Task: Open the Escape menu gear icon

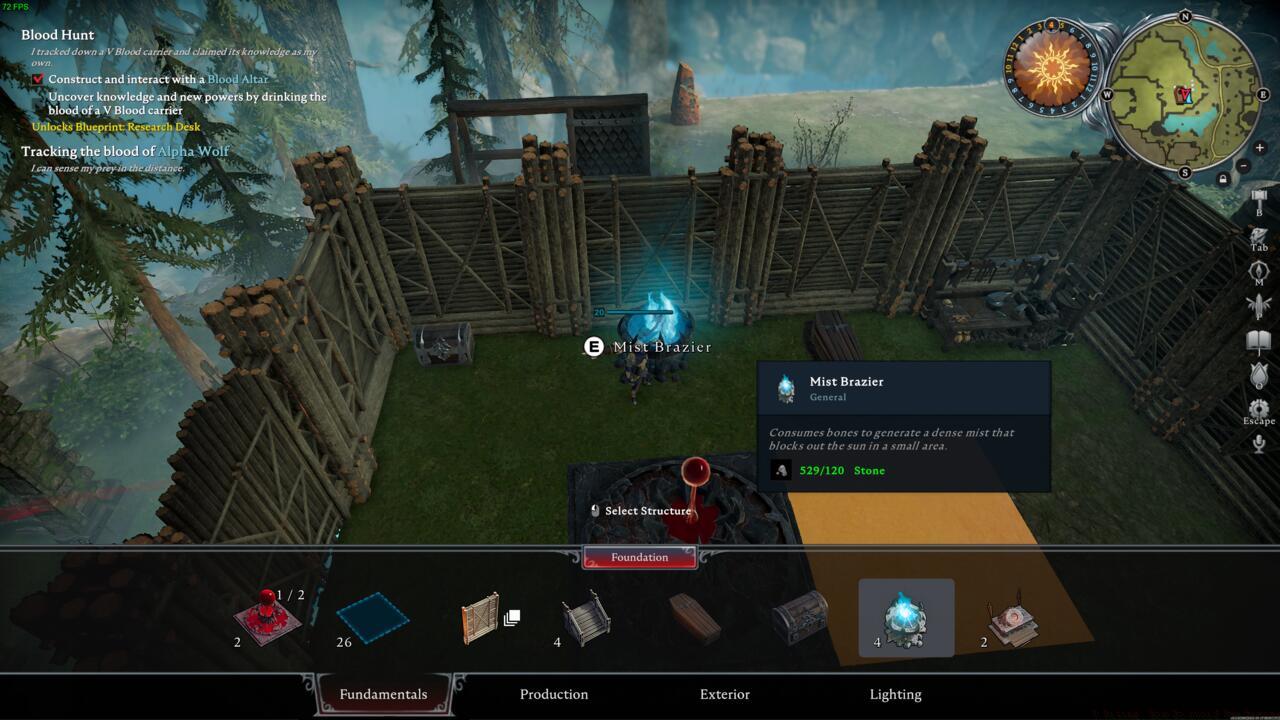Action: tap(1259, 408)
